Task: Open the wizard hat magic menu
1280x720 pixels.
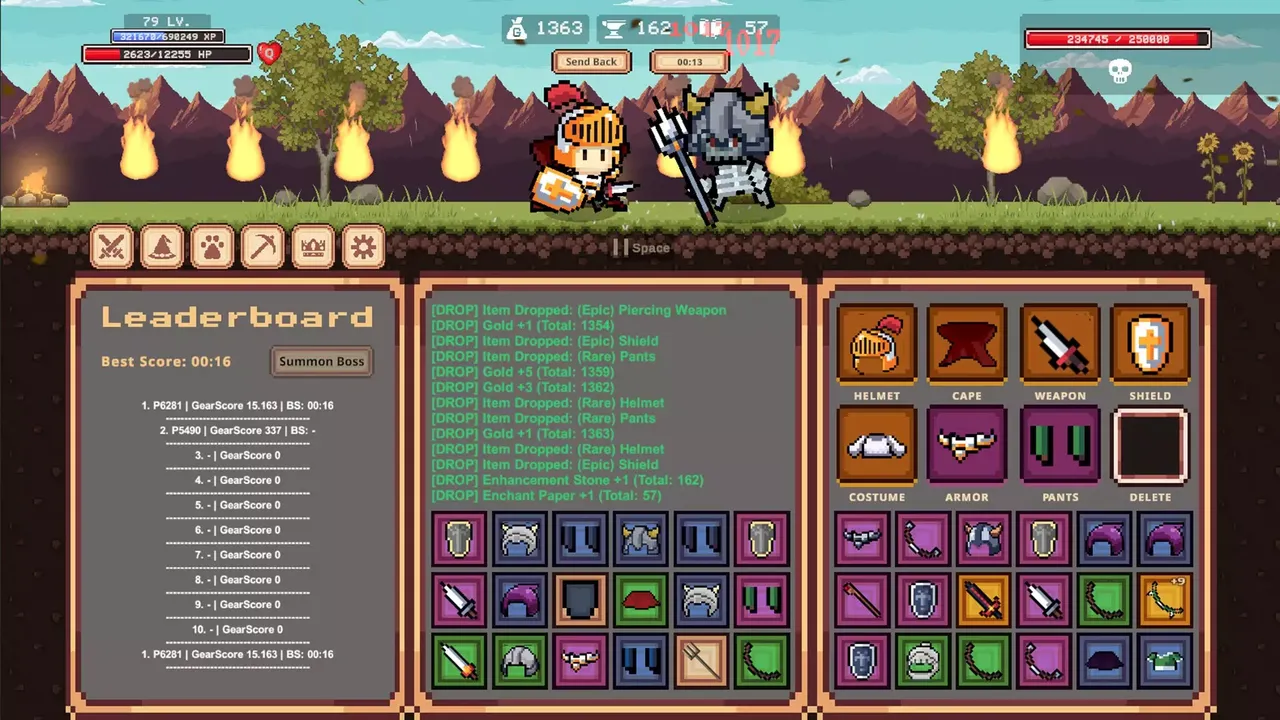Action: [162, 246]
